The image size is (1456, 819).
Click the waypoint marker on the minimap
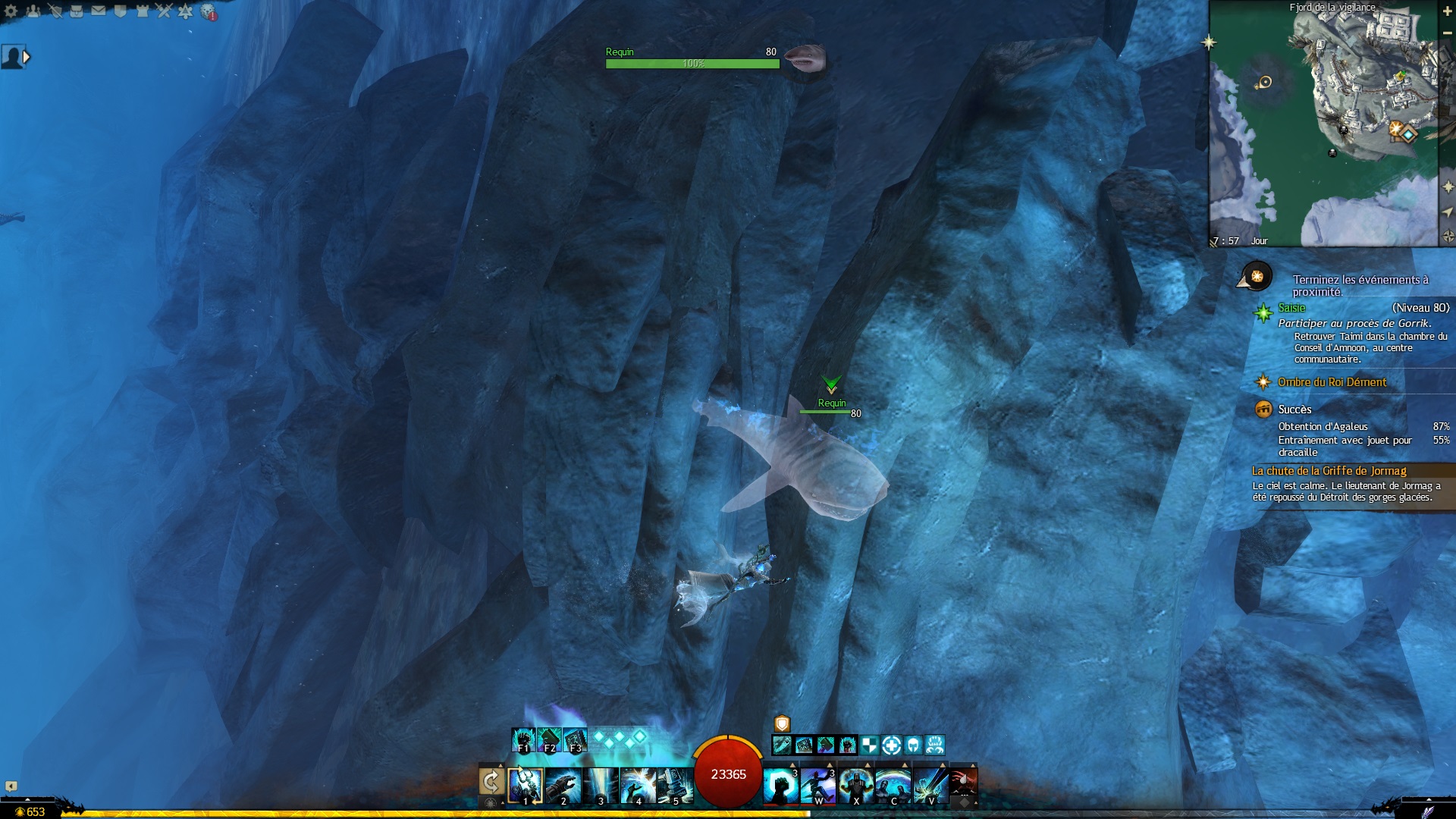pyautogui.click(x=1408, y=135)
